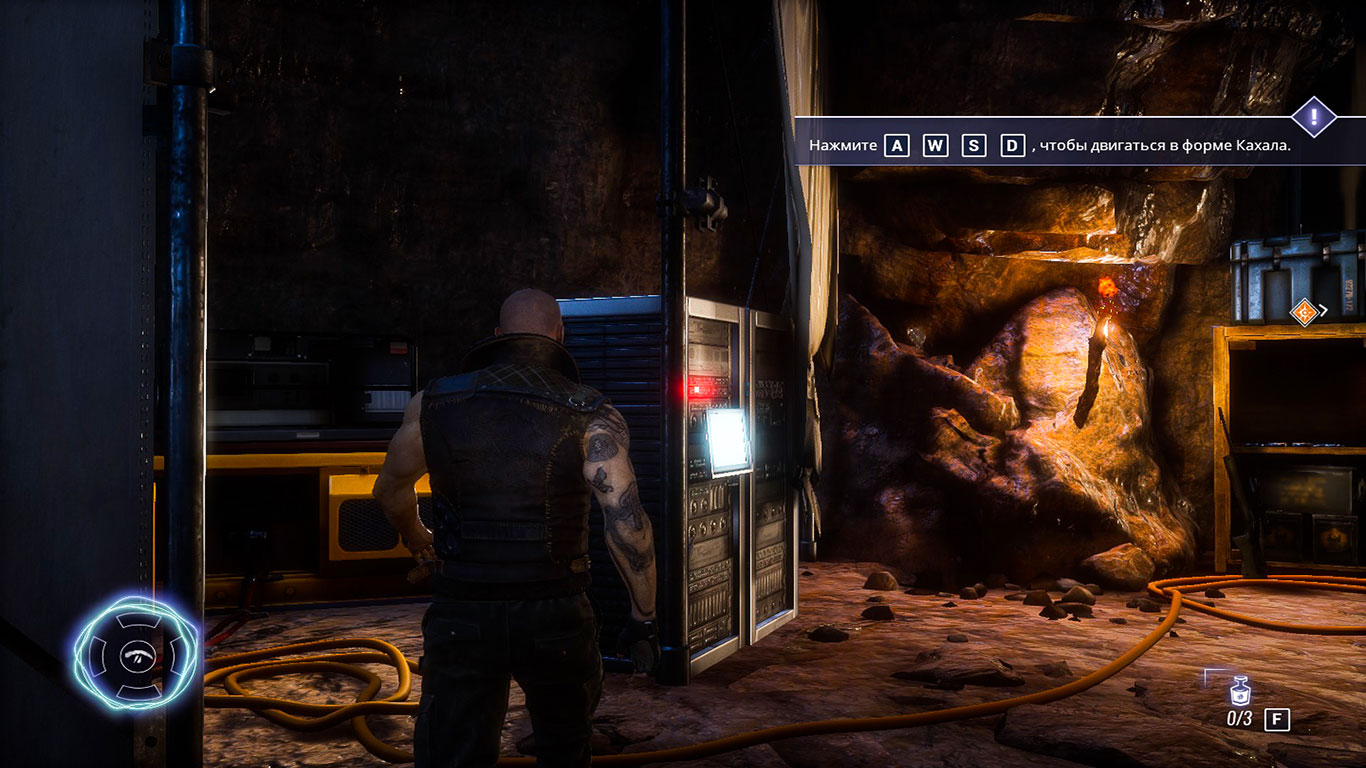The width and height of the screenshot is (1366, 768).
Task: Click the exclamation tutorial hint icon
Action: [x=1314, y=118]
